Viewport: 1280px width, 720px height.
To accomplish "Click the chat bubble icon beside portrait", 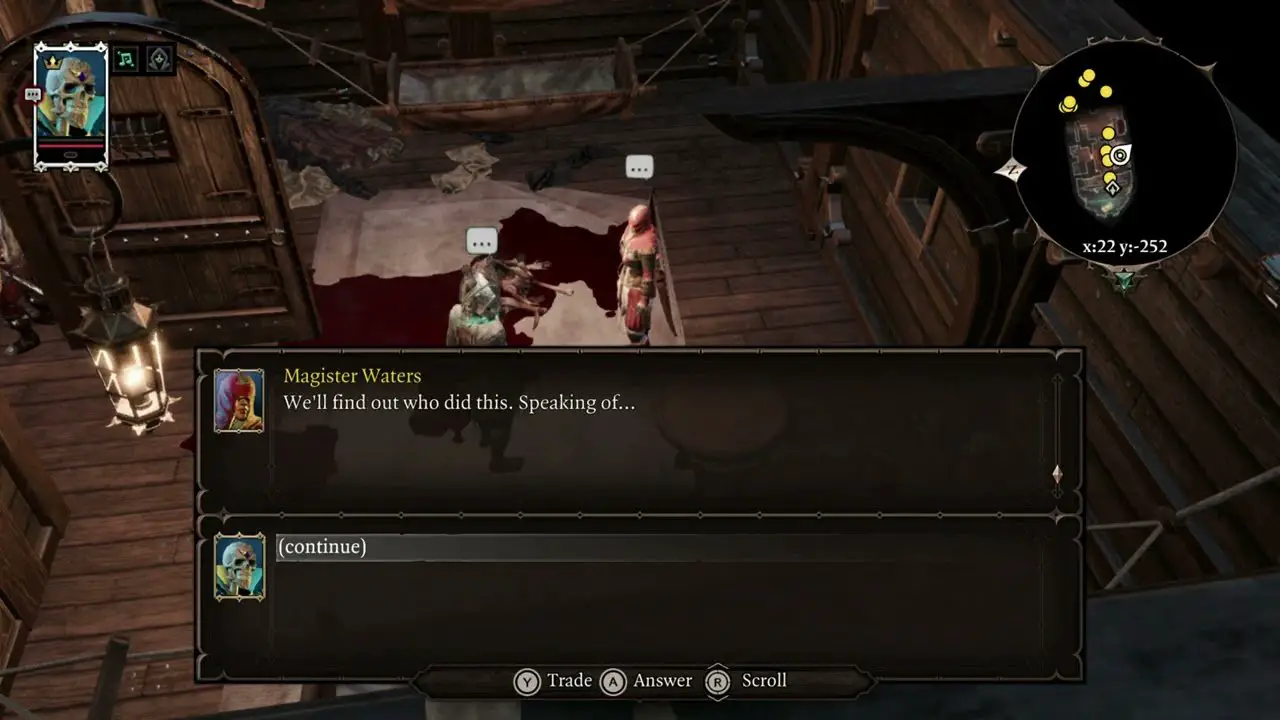I will tap(32, 94).
